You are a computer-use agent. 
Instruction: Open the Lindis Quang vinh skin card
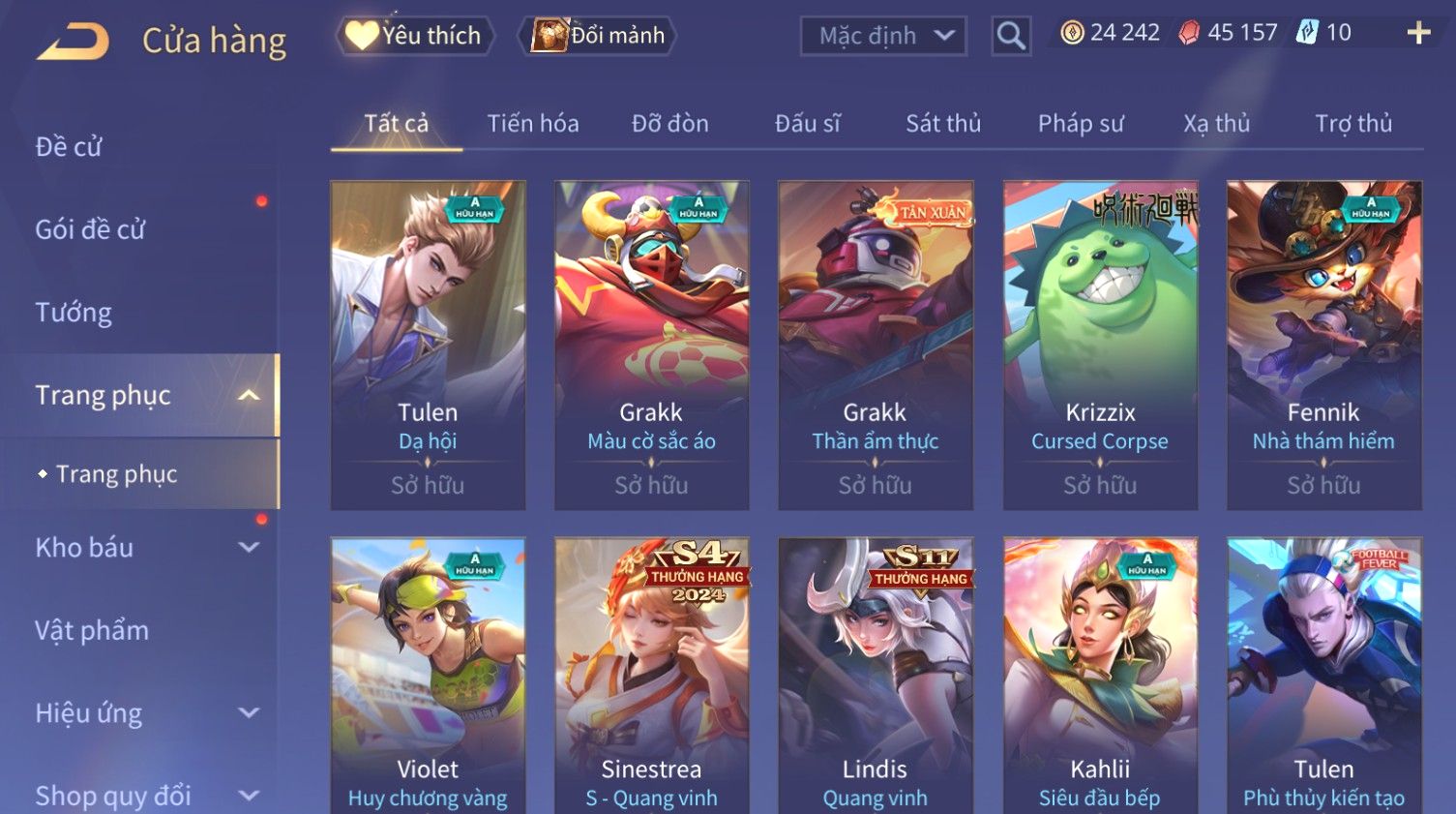(x=876, y=676)
